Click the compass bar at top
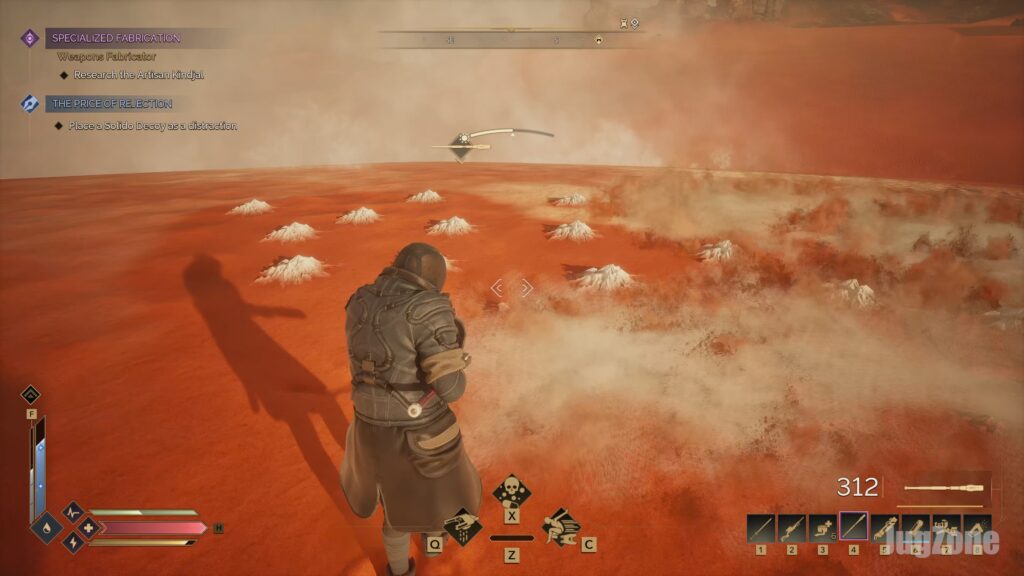 tap(510, 39)
